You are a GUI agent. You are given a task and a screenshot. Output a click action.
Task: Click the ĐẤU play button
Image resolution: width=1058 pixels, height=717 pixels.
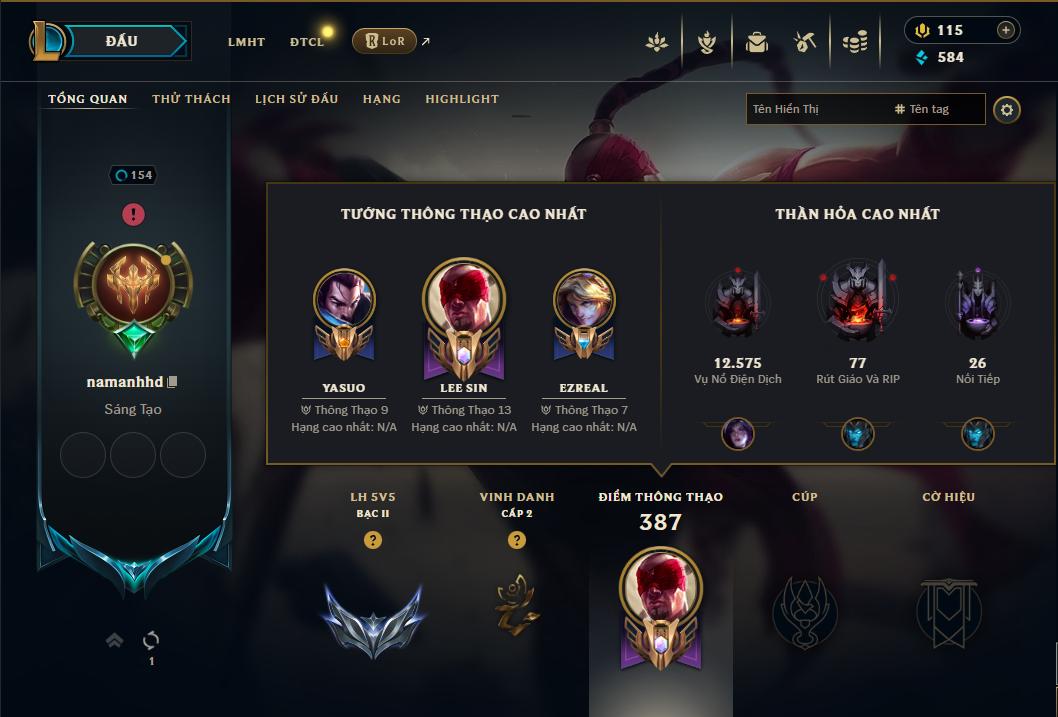(x=122, y=41)
